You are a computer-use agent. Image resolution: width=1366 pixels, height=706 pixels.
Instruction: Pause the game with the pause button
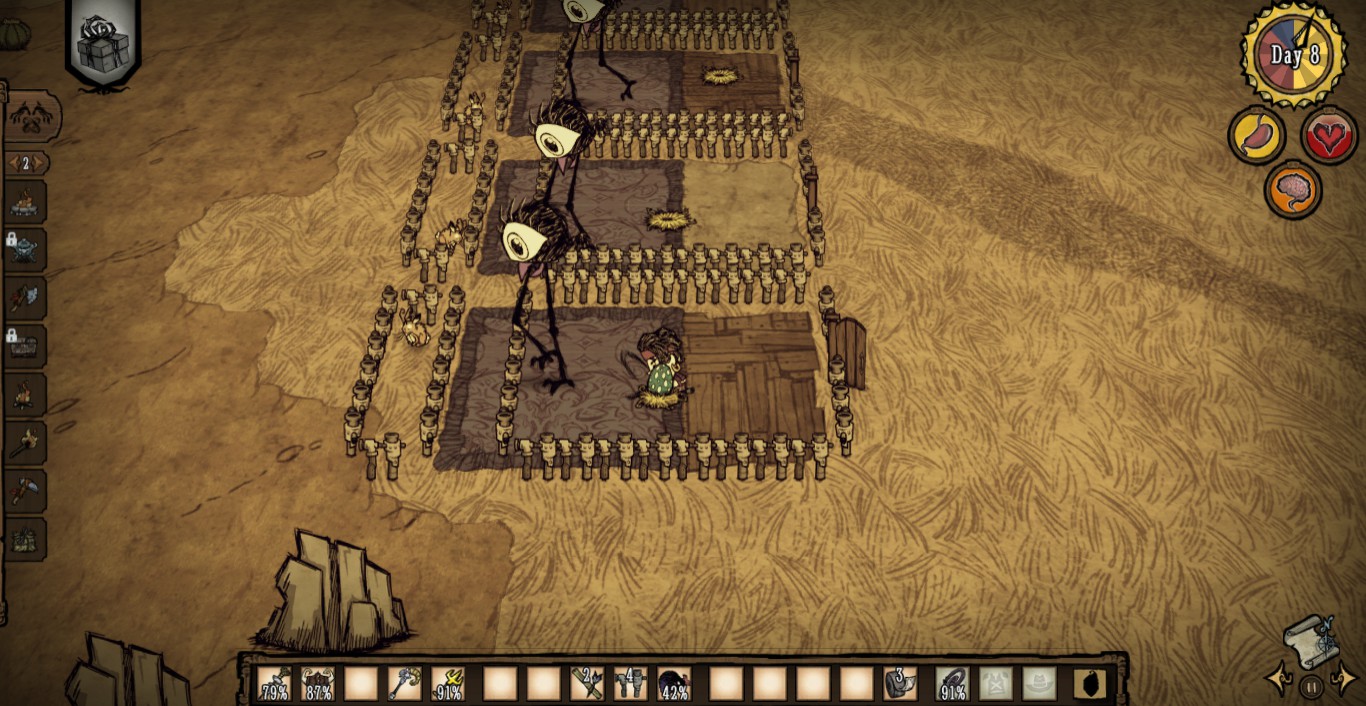tap(1311, 686)
